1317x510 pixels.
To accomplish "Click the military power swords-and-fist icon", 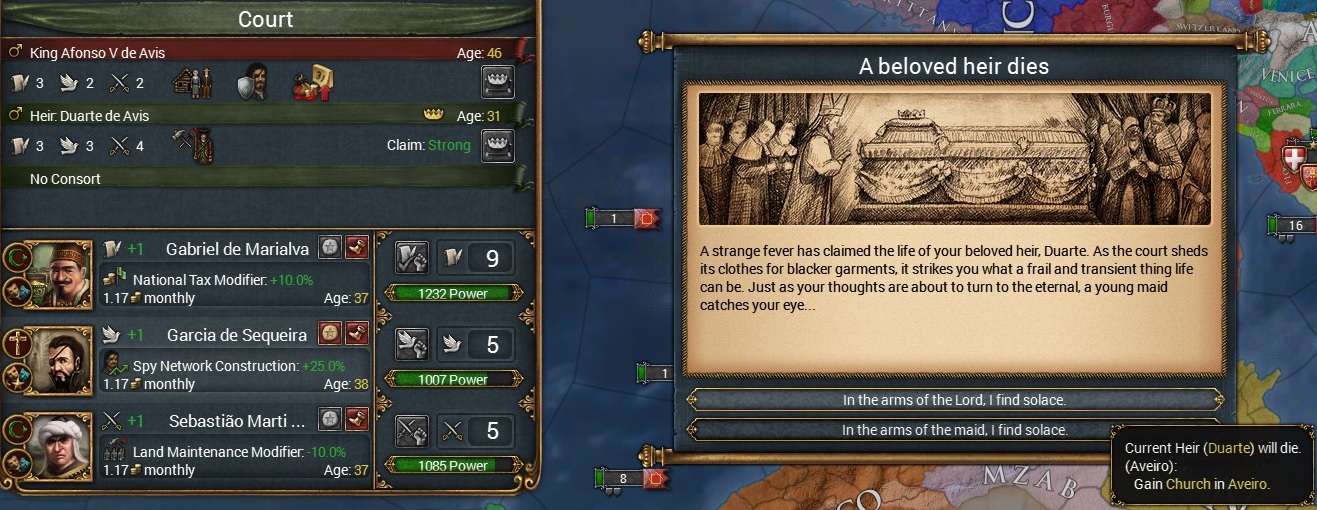I will point(412,430).
